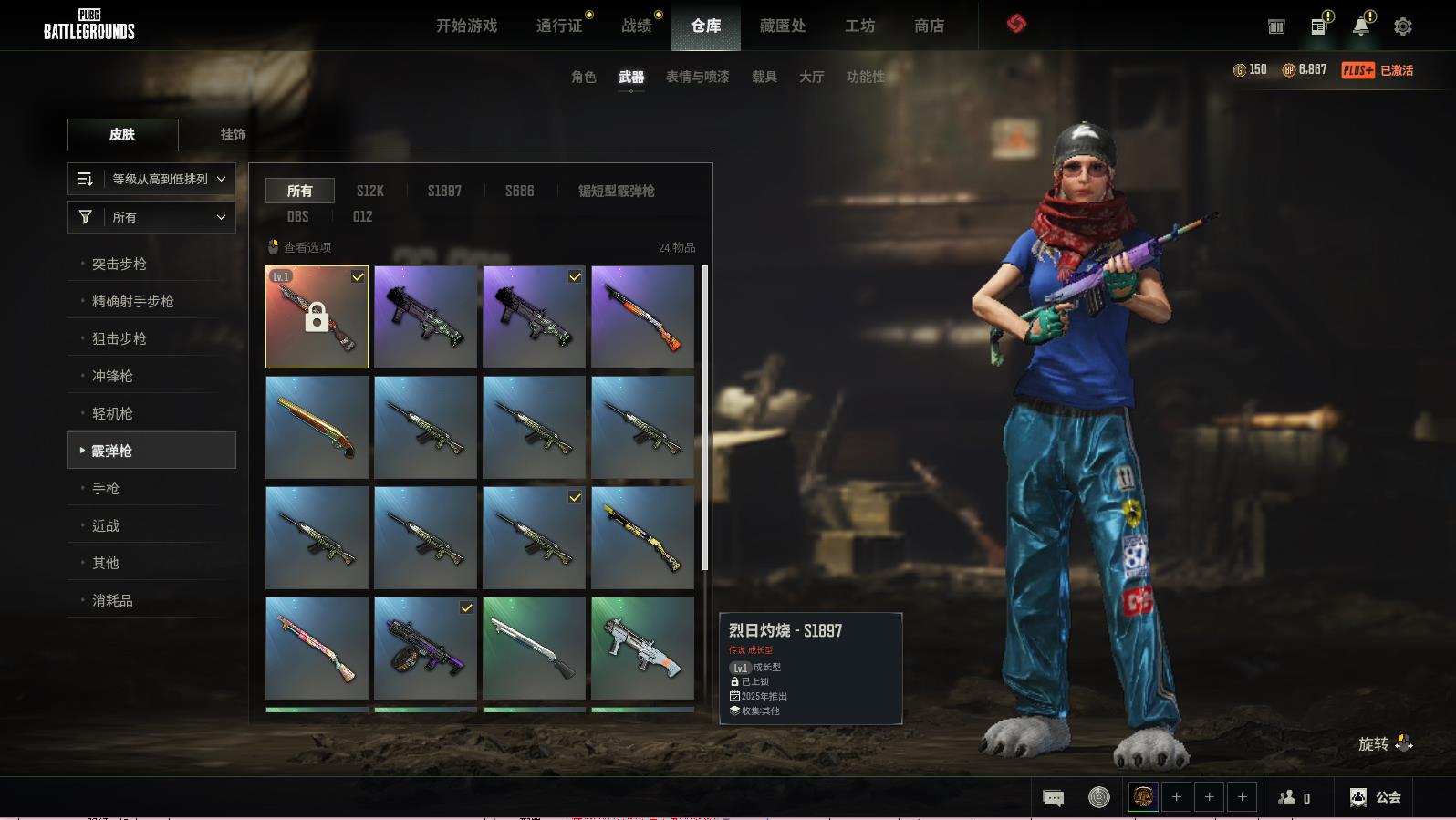Select the locked Lv.1 S1897 skin tile
The height and width of the screenshot is (820, 1456).
pos(317,317)
